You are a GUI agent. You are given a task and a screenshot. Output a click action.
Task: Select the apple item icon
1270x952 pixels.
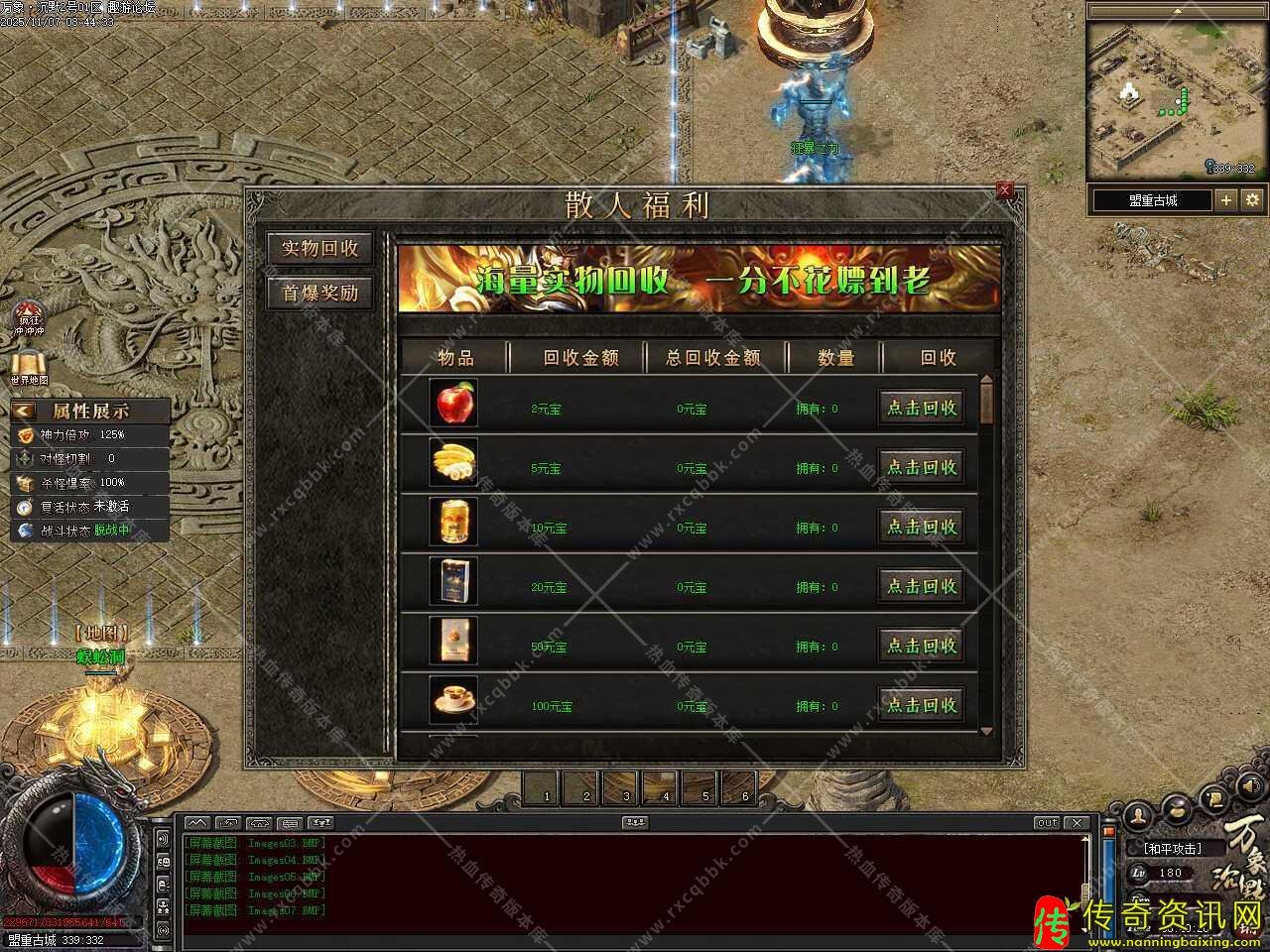pos(454,403)
